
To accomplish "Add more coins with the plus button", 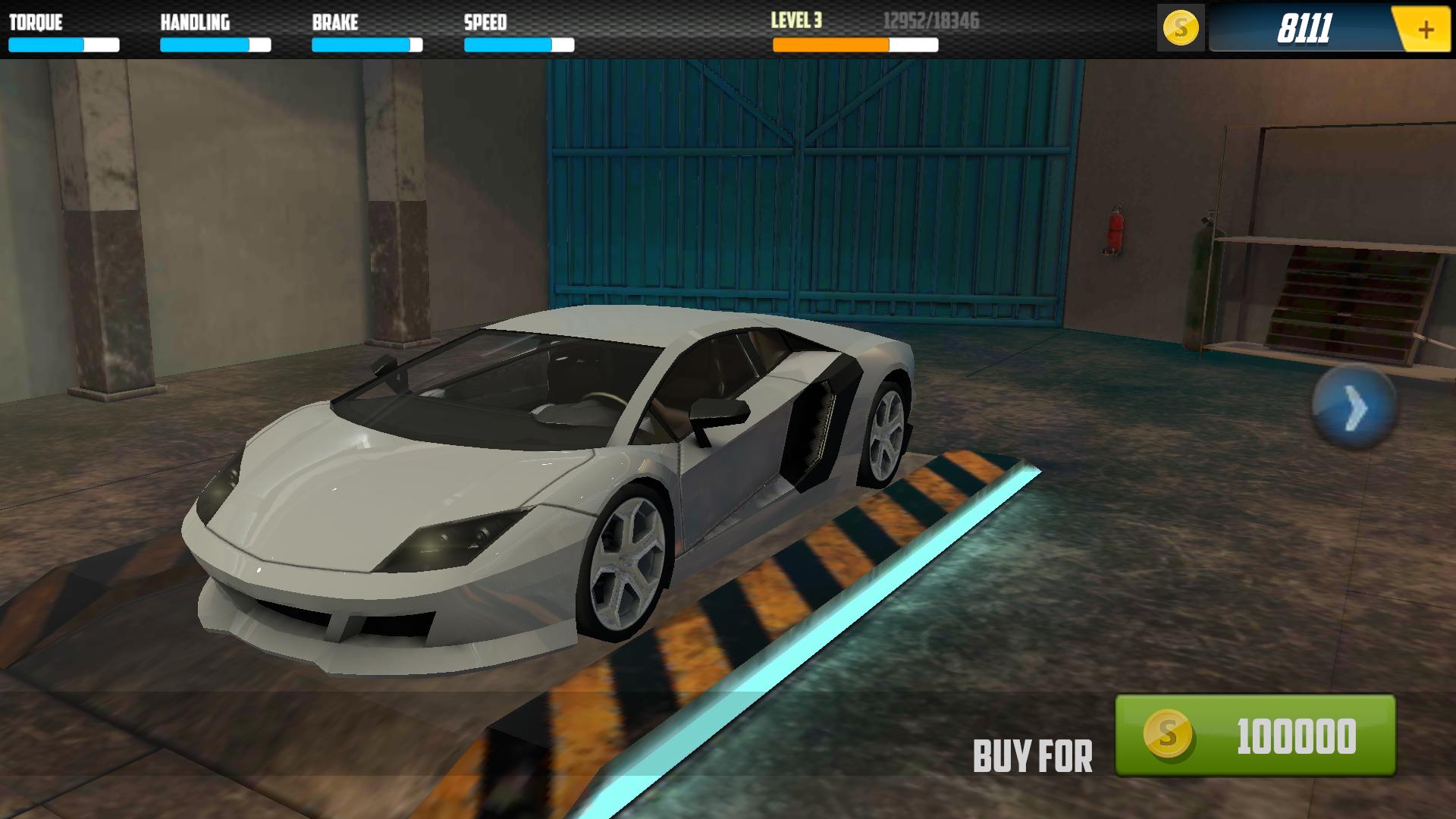I will coord(1425,30).
